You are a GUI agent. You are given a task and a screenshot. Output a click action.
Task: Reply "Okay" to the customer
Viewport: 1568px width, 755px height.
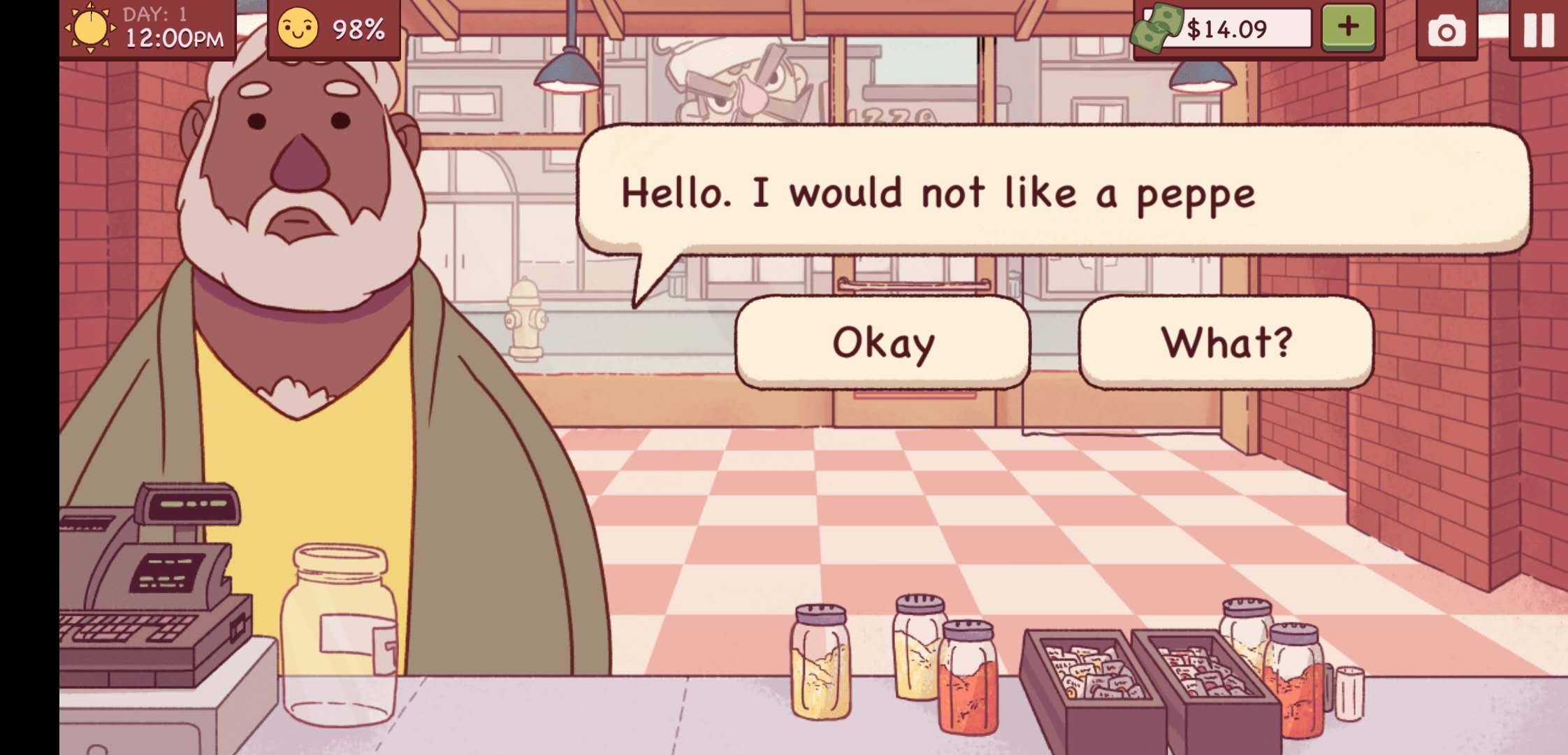click(x=883, y=343)
